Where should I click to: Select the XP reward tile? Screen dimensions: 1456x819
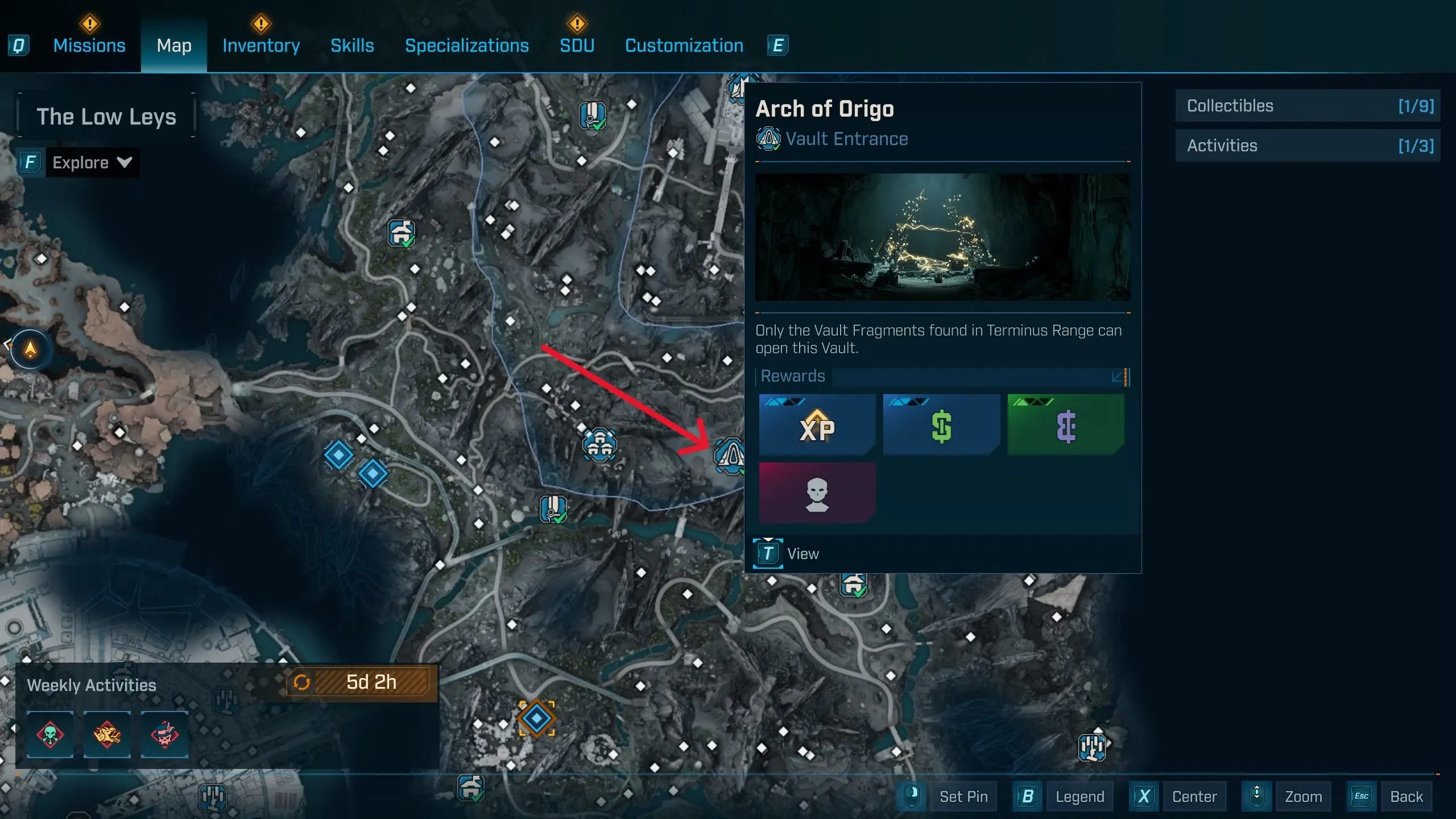click(817, 425)
